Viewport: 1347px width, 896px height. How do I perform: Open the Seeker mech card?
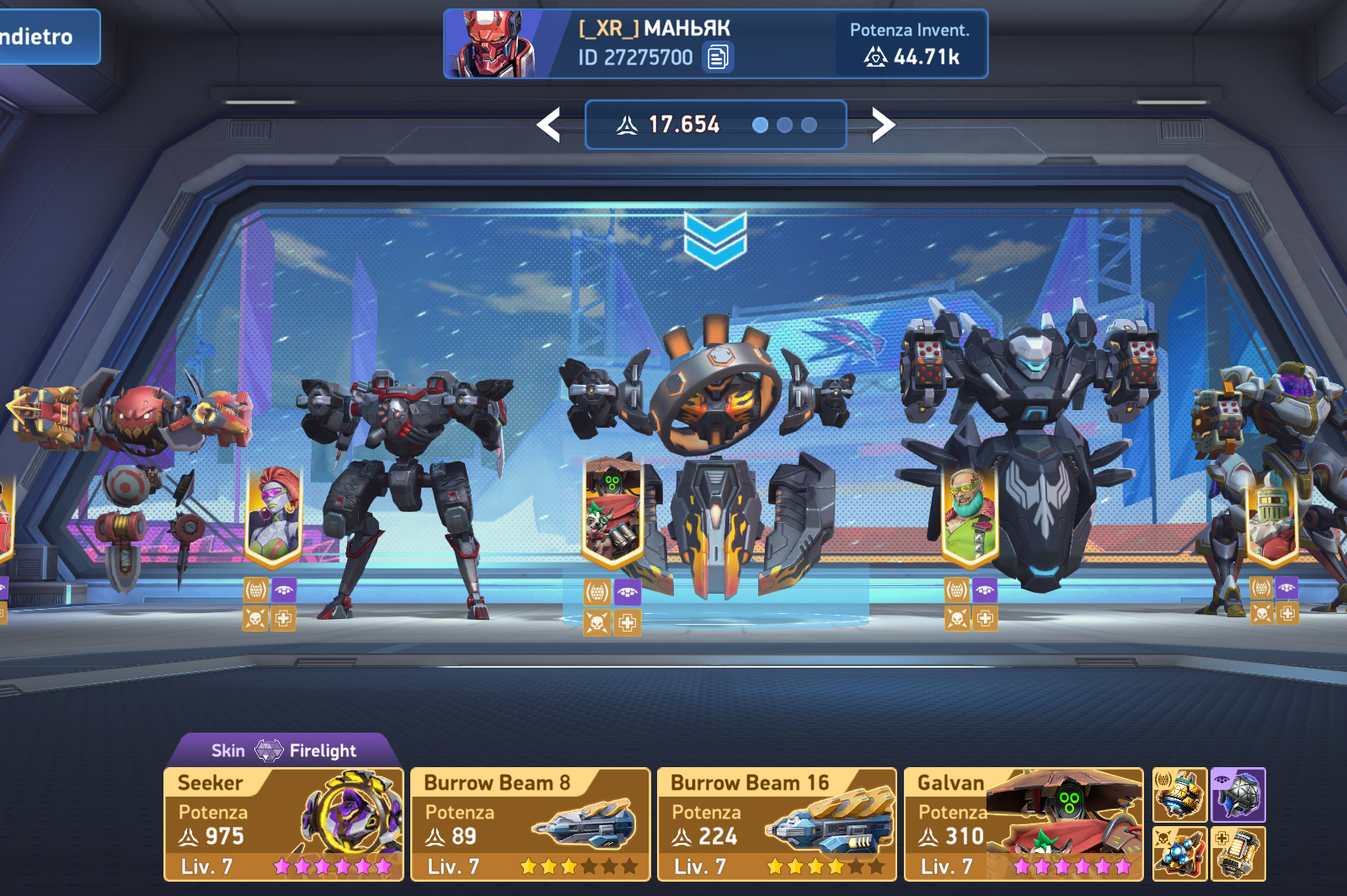pos(284,824)
